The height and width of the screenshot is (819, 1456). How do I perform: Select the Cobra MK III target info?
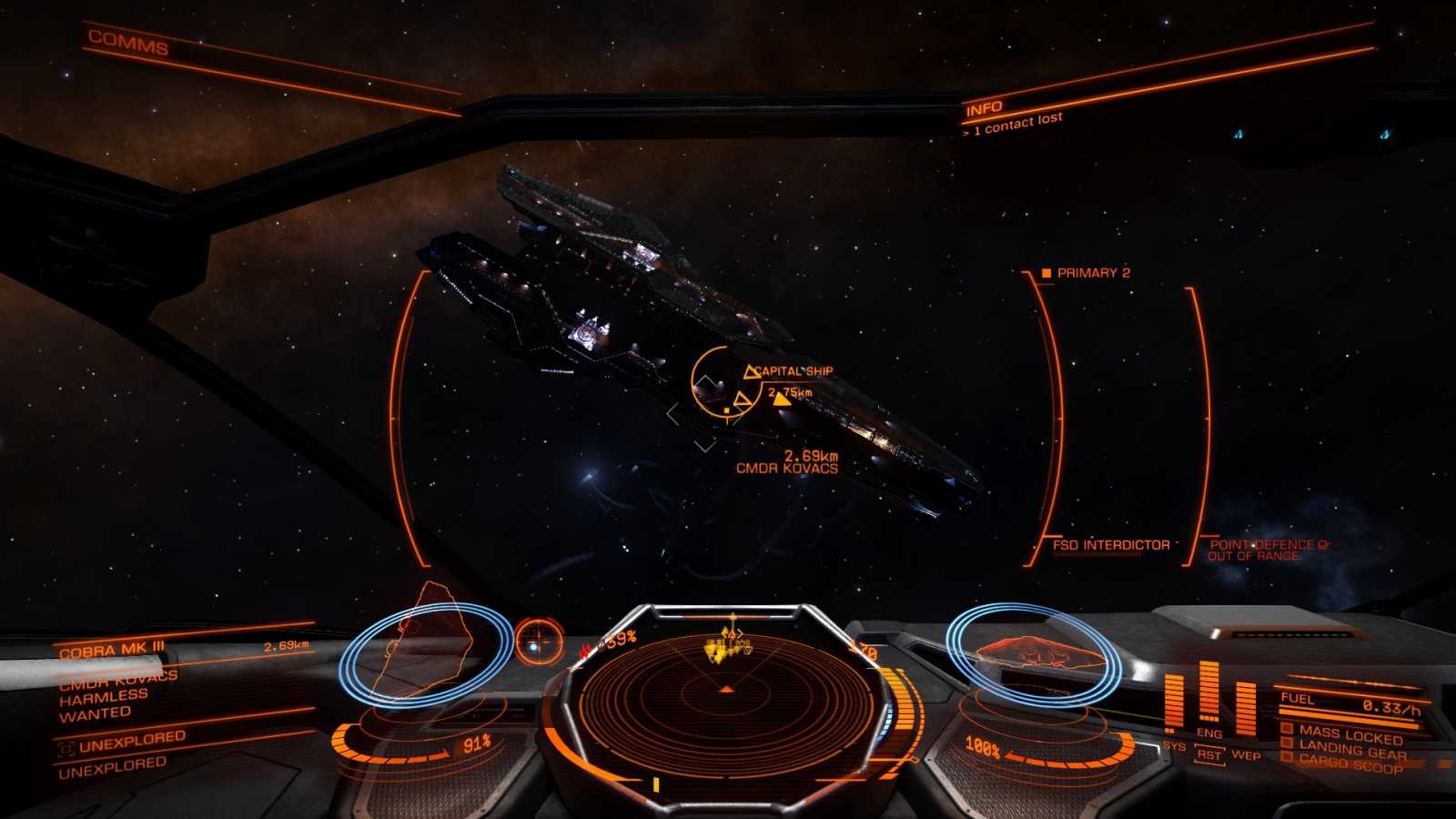pos(112,650)
